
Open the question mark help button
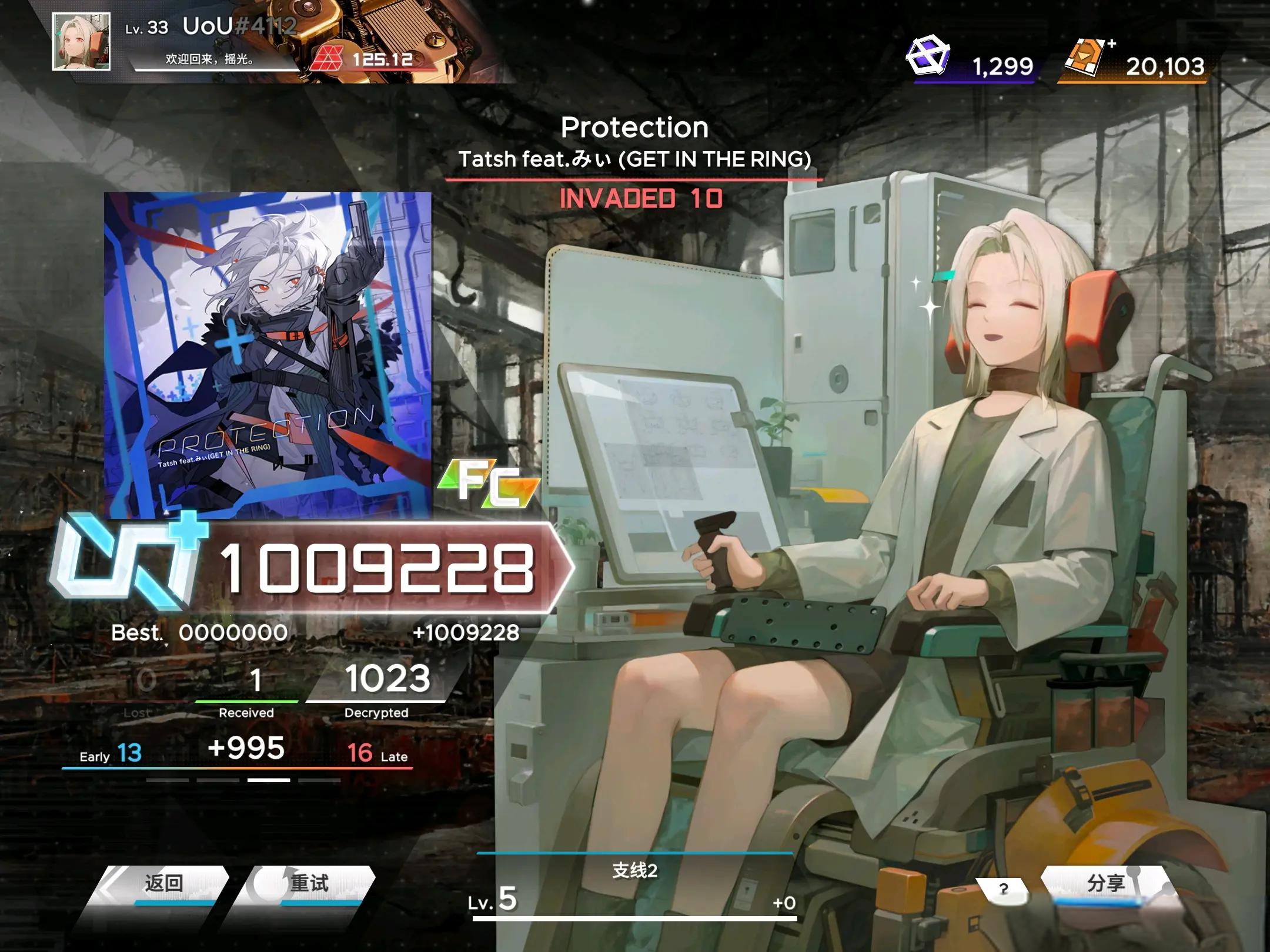(1003, 889)
